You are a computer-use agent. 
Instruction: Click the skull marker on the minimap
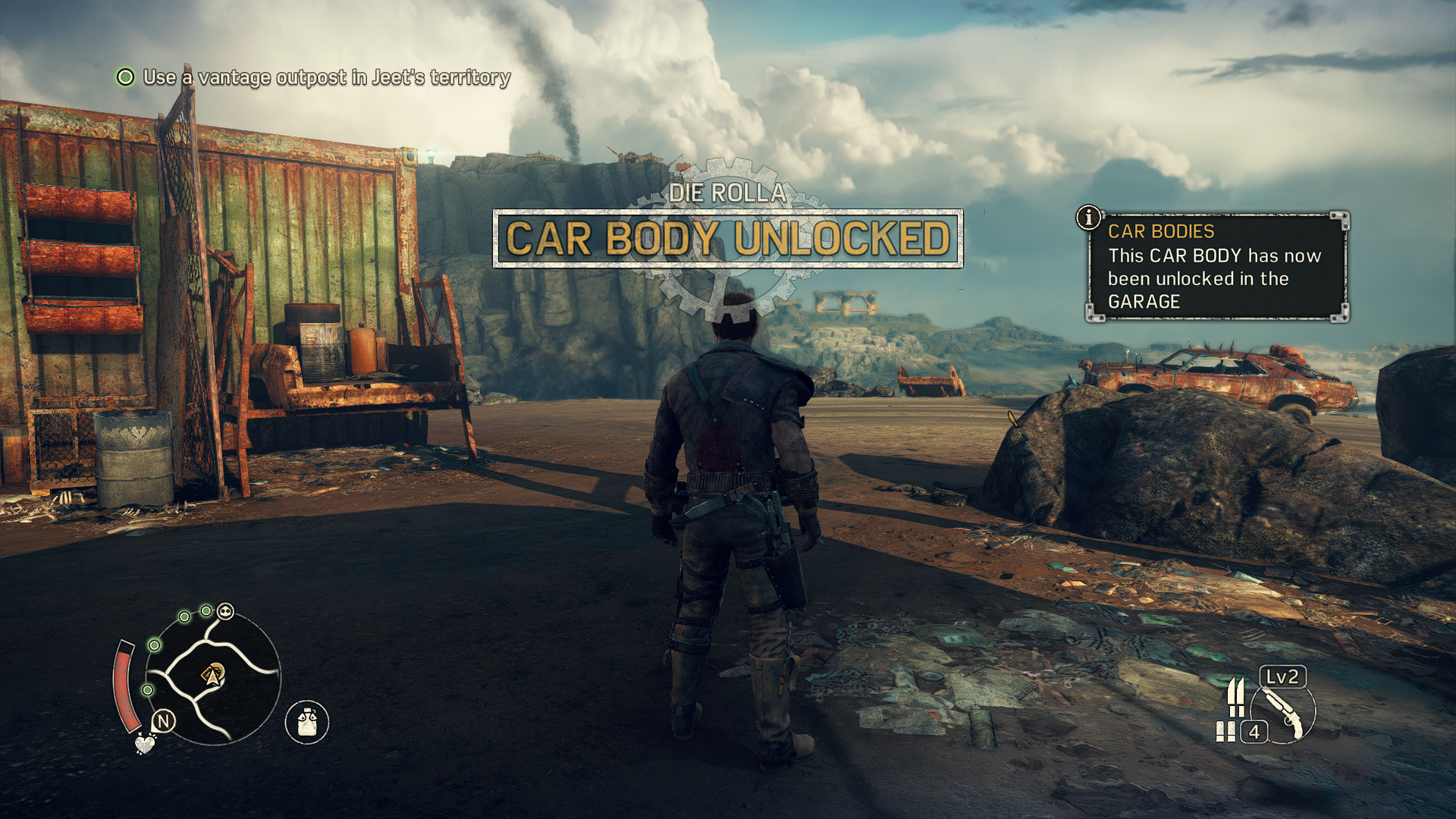(226, 612)
